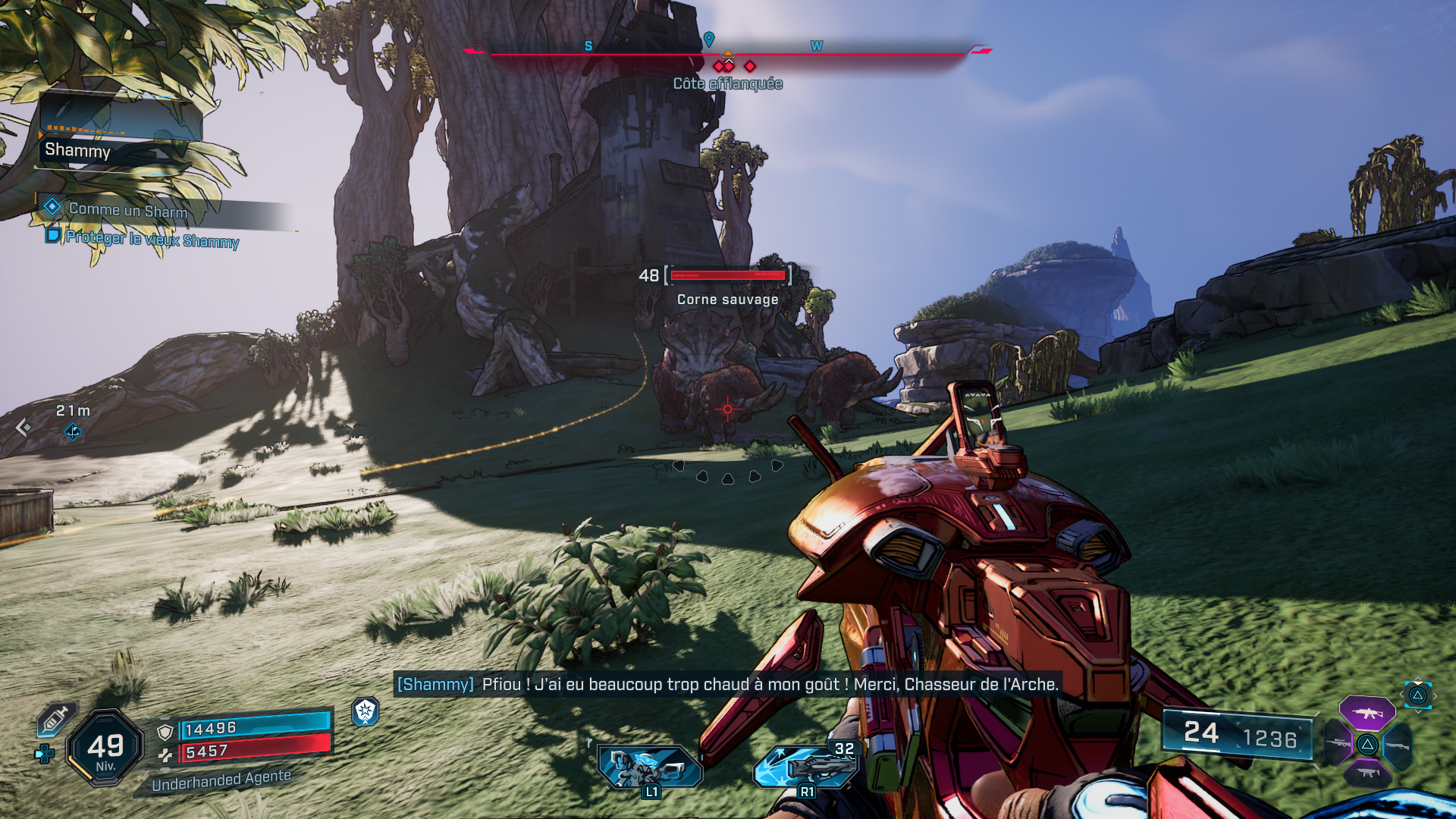Select the blue location pin on compass
This screenshot has height=819, width=1456.
pos(709,39)
